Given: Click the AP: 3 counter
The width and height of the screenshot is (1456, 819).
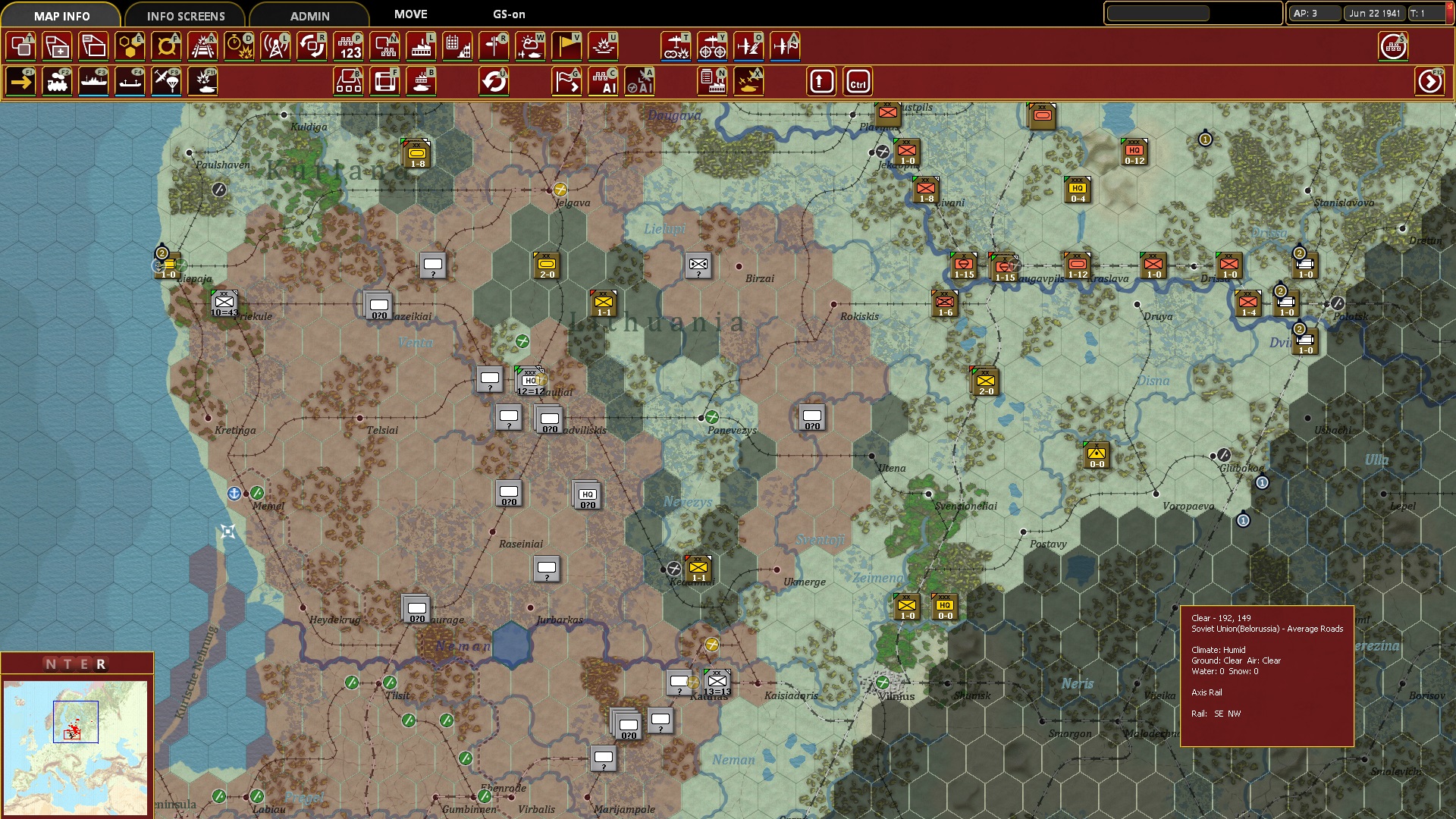Looking at the screenshot, I should 1314,13.
